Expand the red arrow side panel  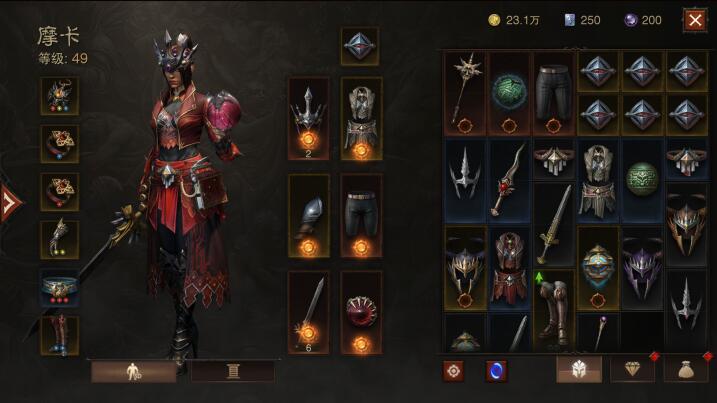pyautogui.click(x=10, y=203)
